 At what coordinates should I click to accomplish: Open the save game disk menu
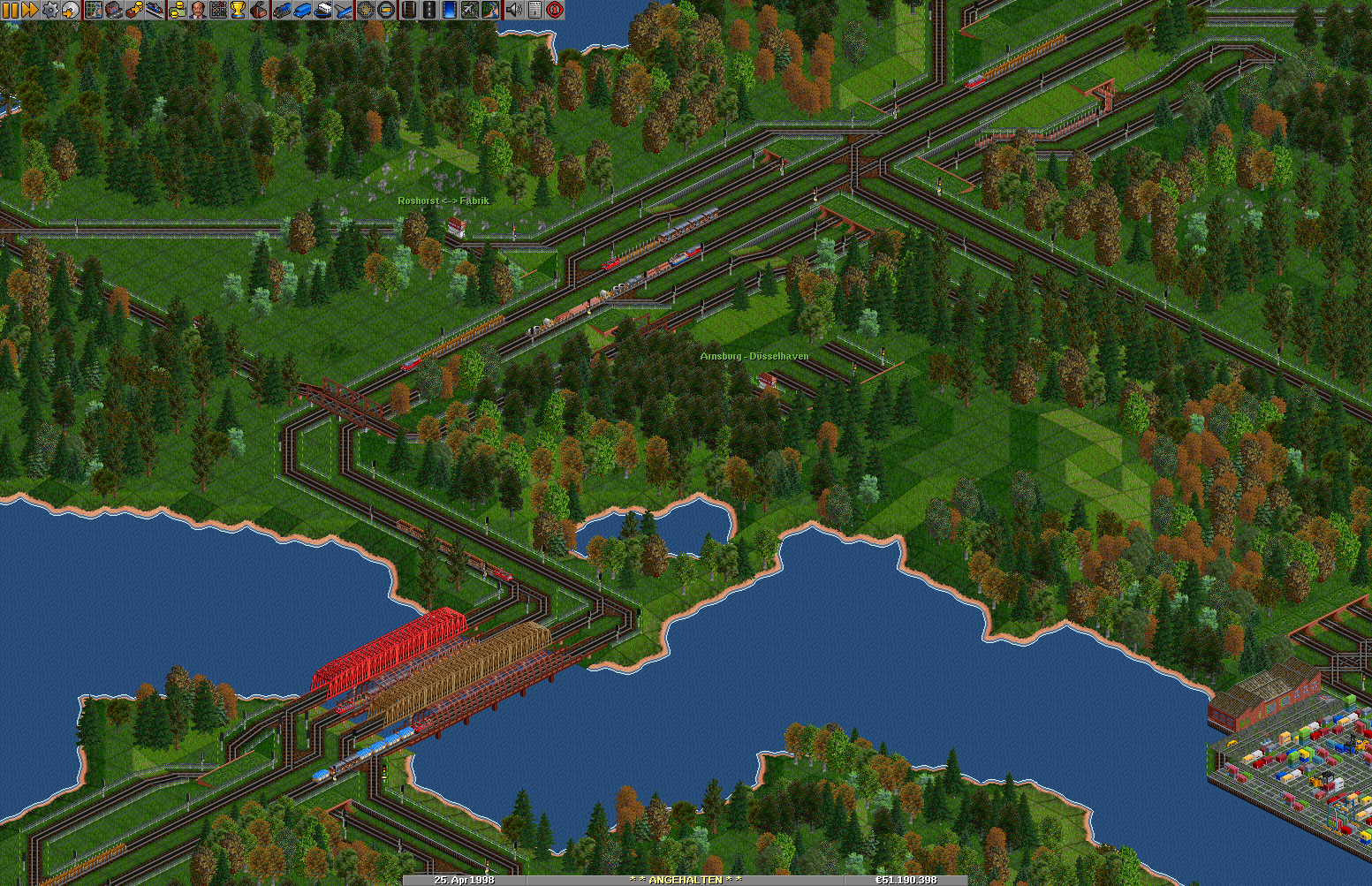click(x=70, y=10)
